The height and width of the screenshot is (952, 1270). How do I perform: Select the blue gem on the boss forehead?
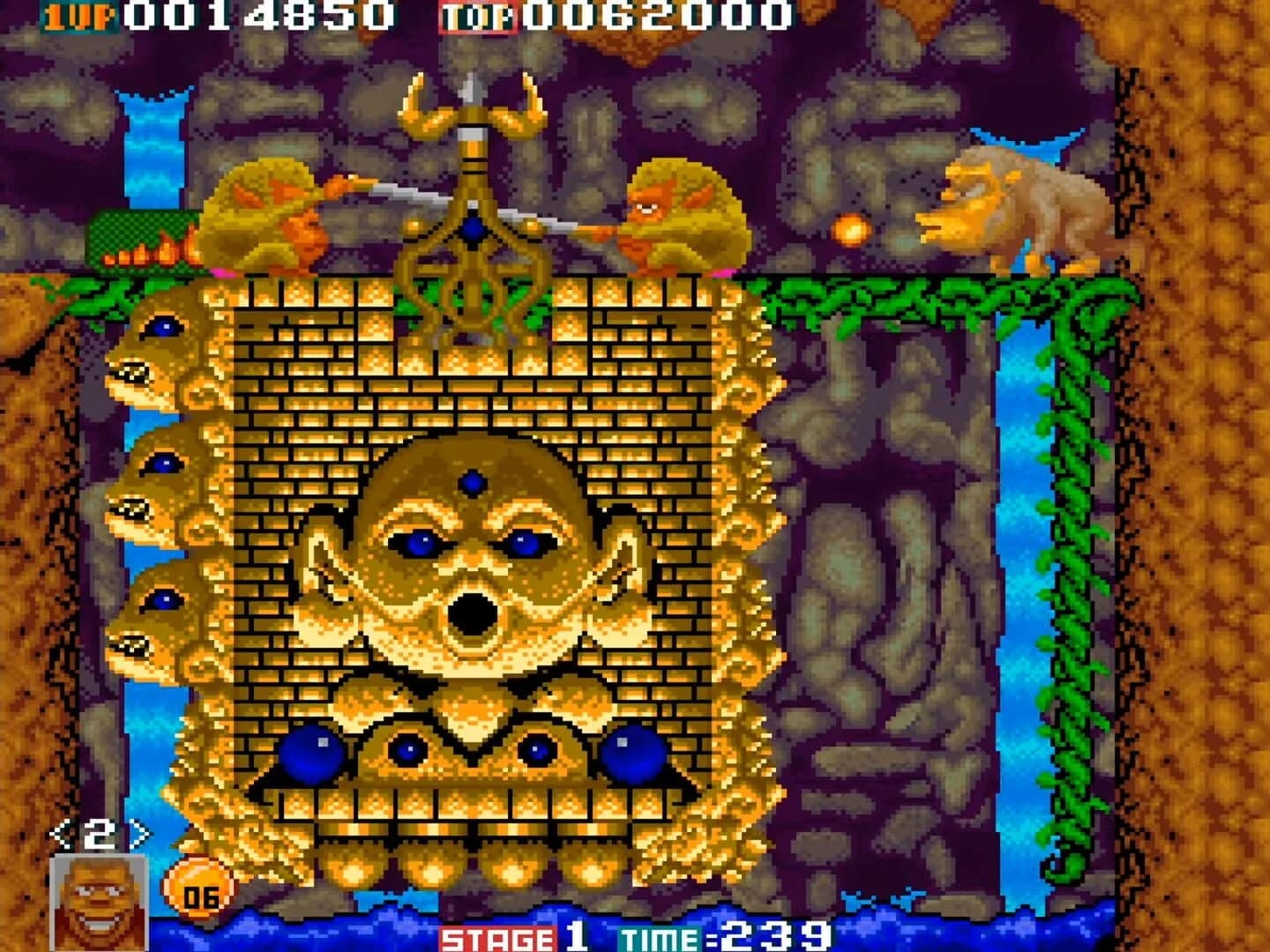(x=474, y=480)
